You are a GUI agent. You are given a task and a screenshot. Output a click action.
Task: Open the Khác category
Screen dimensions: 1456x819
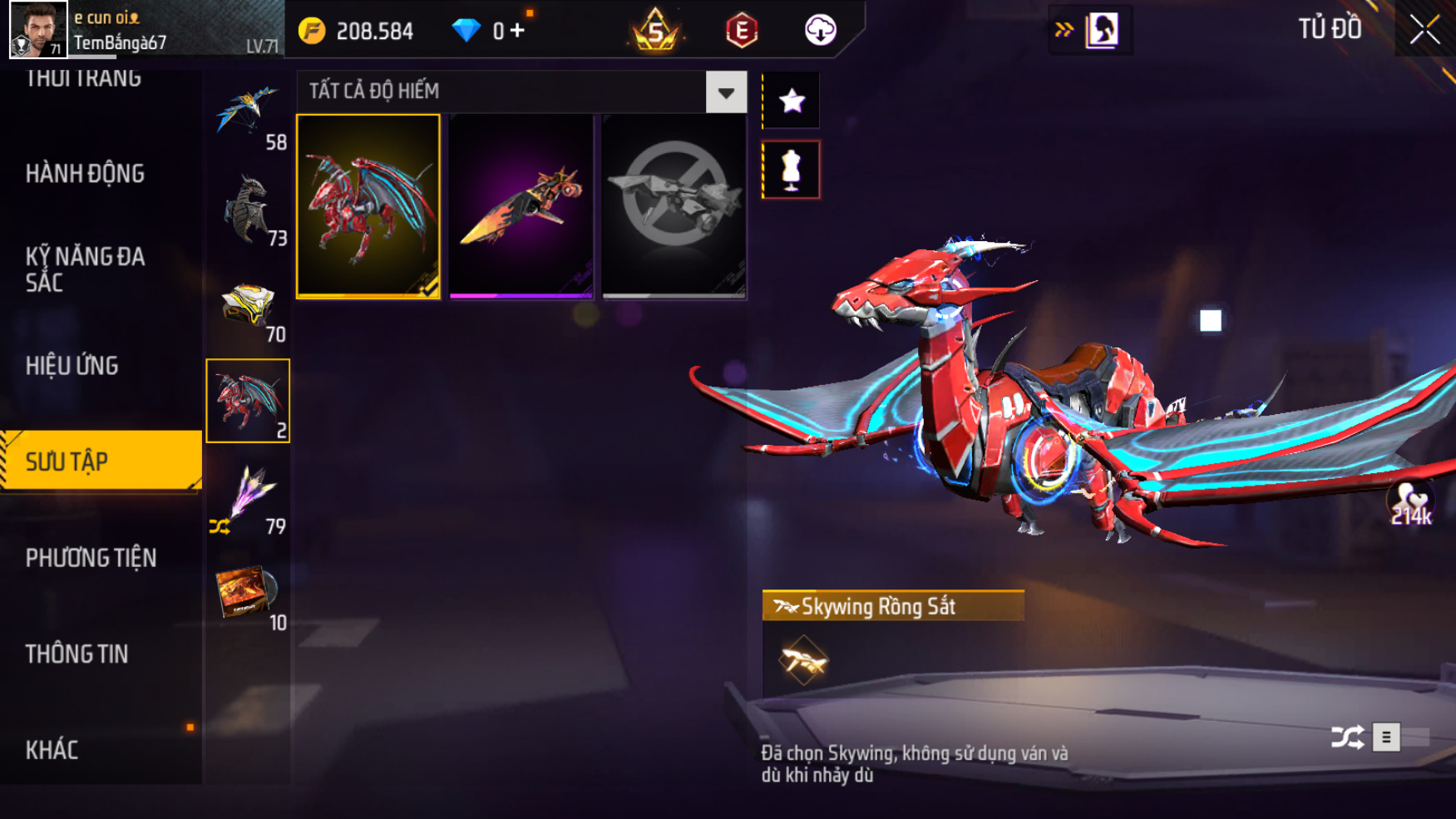click(x=52, y=750)
